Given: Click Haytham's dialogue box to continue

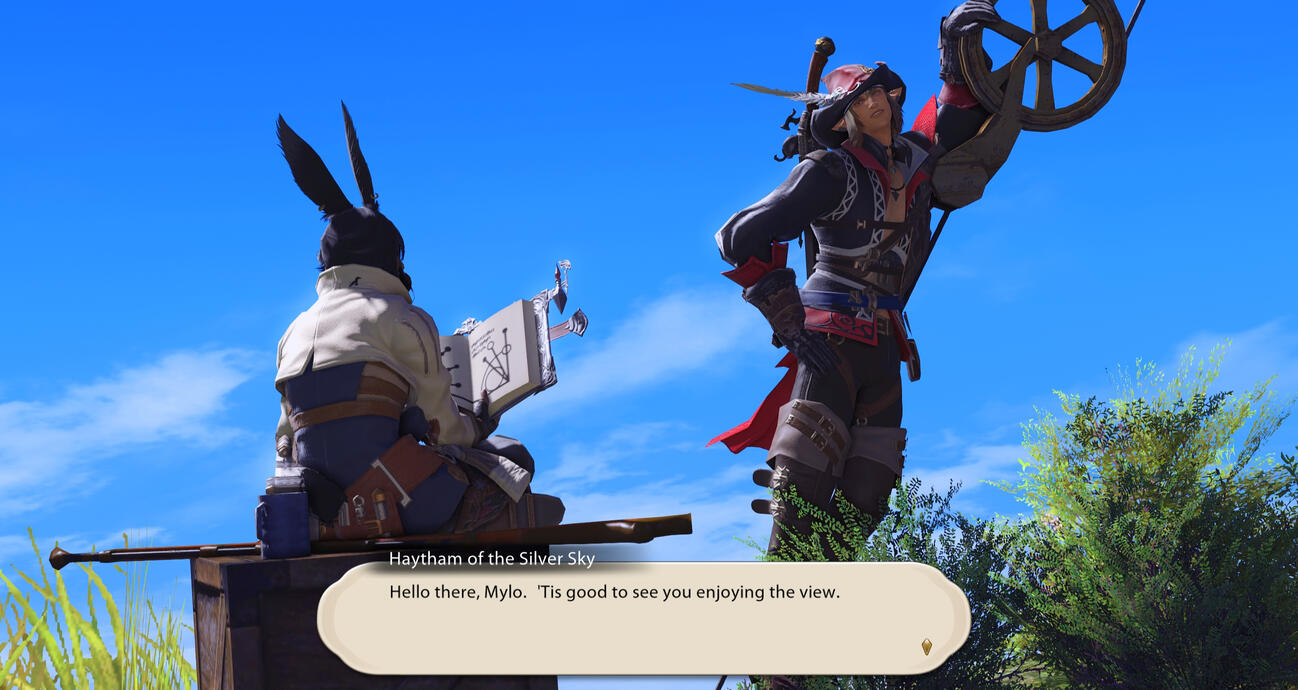Looking at the screenshot, I should 642,618.
